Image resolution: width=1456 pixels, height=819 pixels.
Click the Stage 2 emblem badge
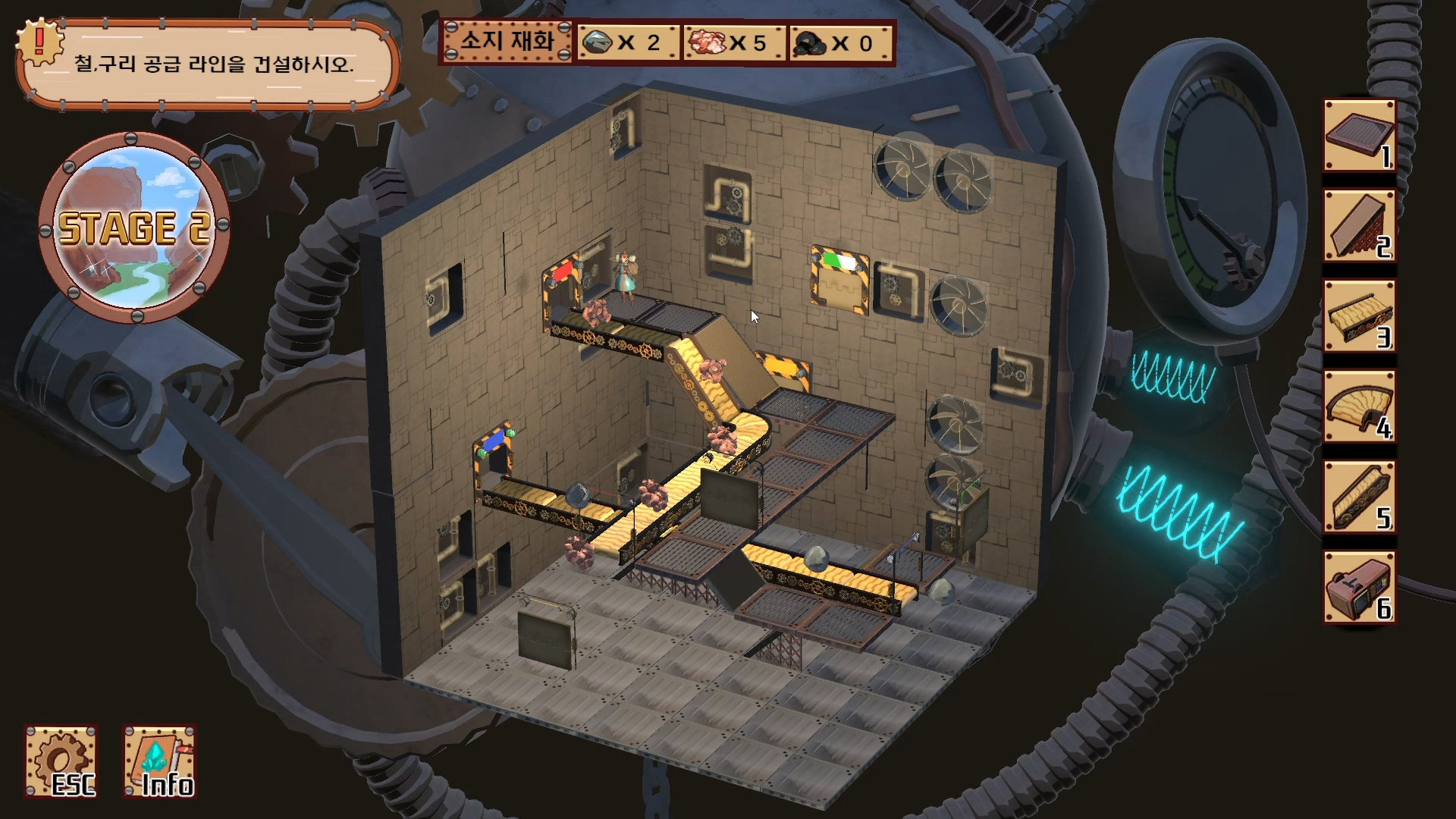tap(134, 227)
